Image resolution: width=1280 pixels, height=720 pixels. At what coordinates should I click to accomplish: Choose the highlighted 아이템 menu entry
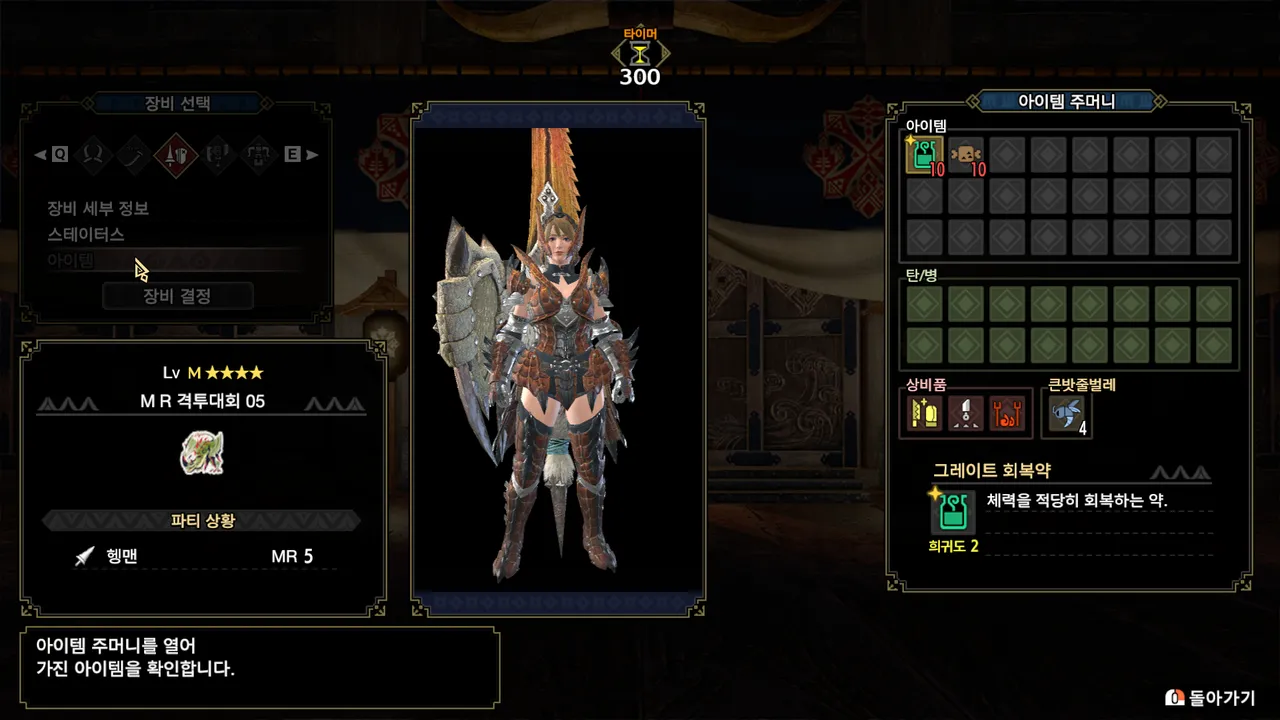pos(70,260)
